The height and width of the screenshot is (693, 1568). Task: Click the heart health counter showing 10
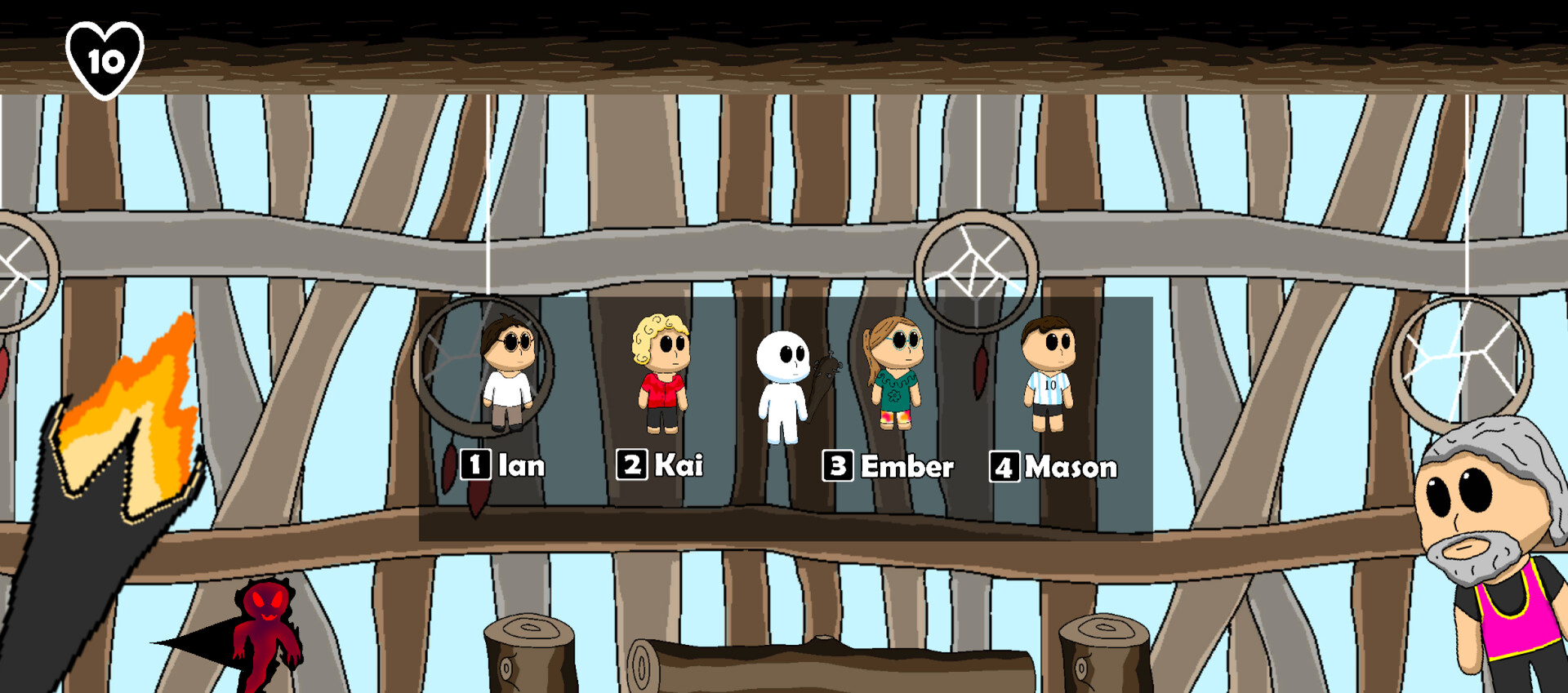pyautogui.click(x=105, y=57)
